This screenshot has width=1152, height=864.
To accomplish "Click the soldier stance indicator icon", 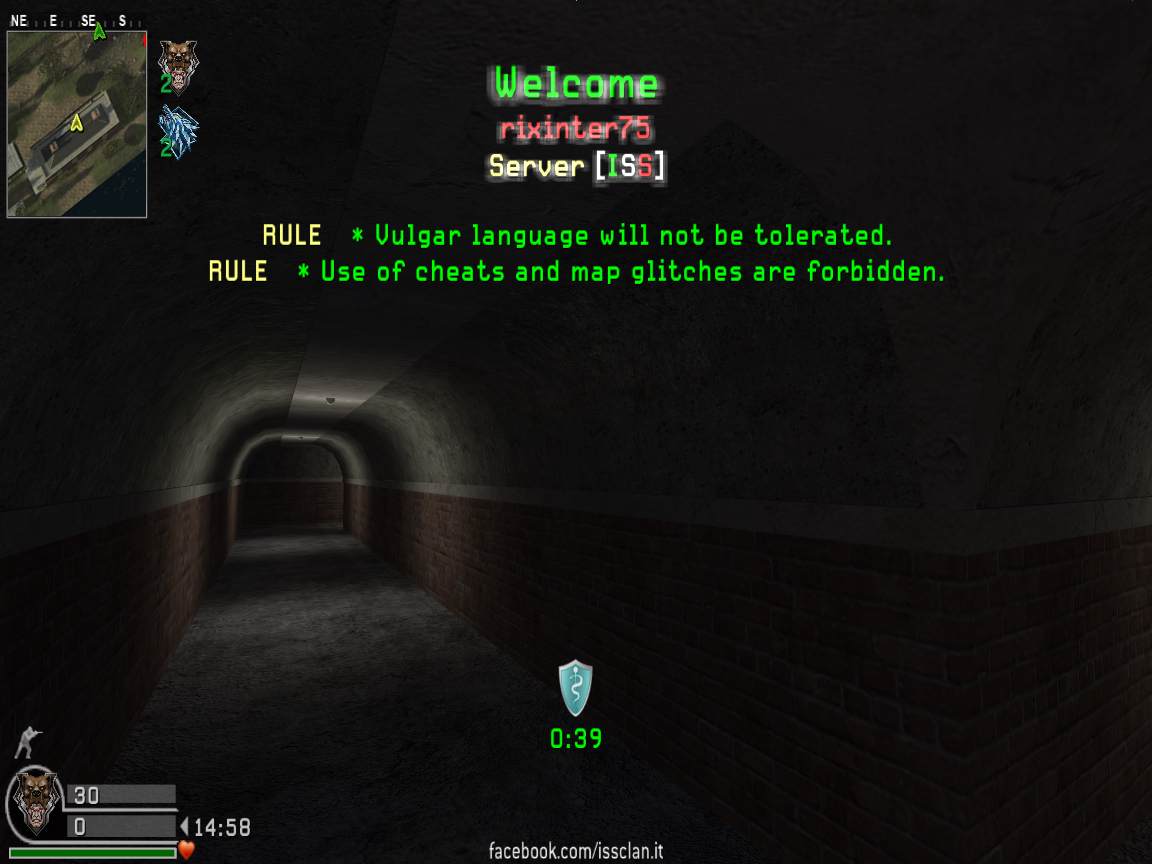I will tap(29, 742).
